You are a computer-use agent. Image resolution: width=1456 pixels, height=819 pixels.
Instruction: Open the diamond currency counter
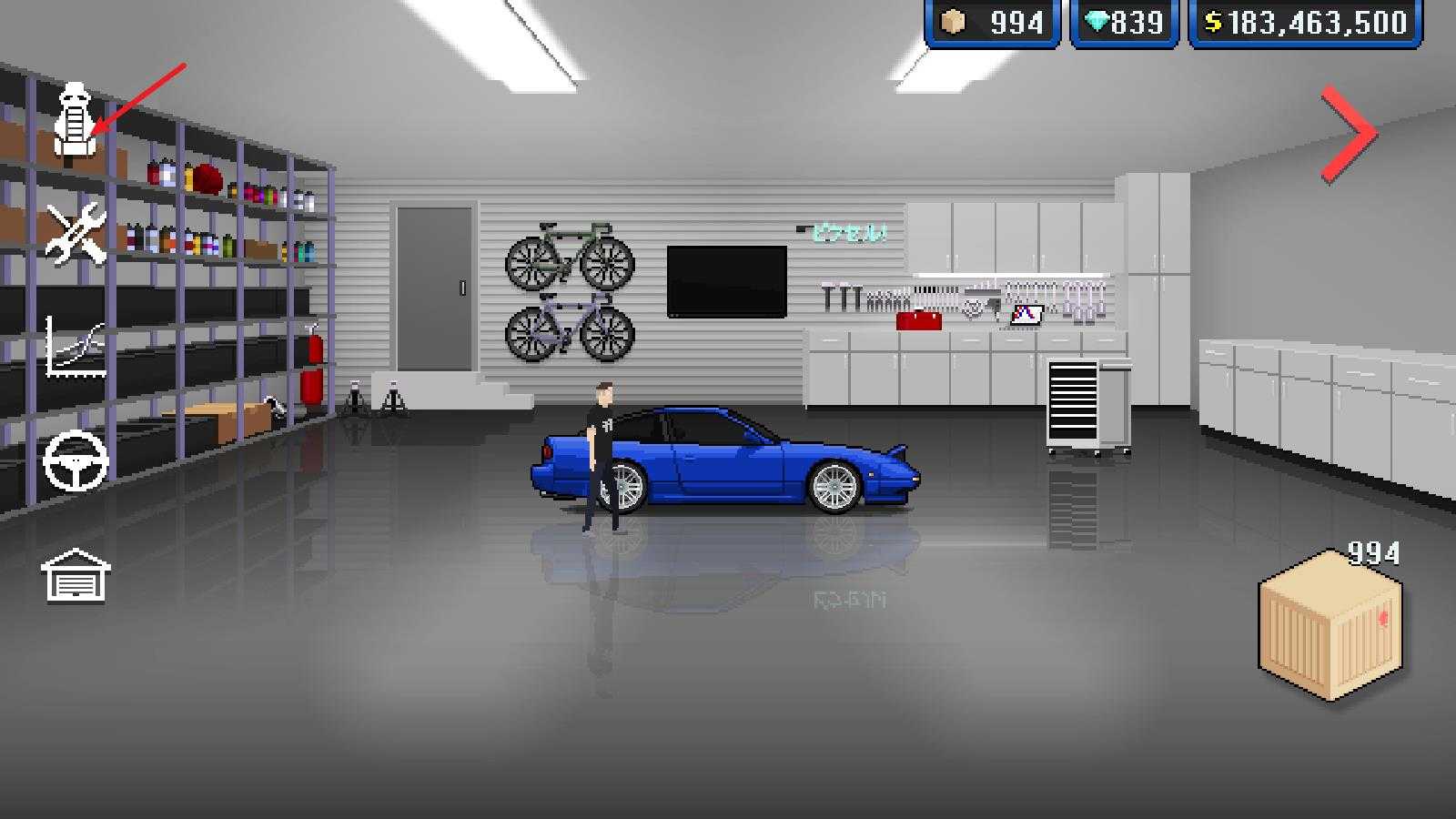pyautogui.click(x=1125, y=23)
